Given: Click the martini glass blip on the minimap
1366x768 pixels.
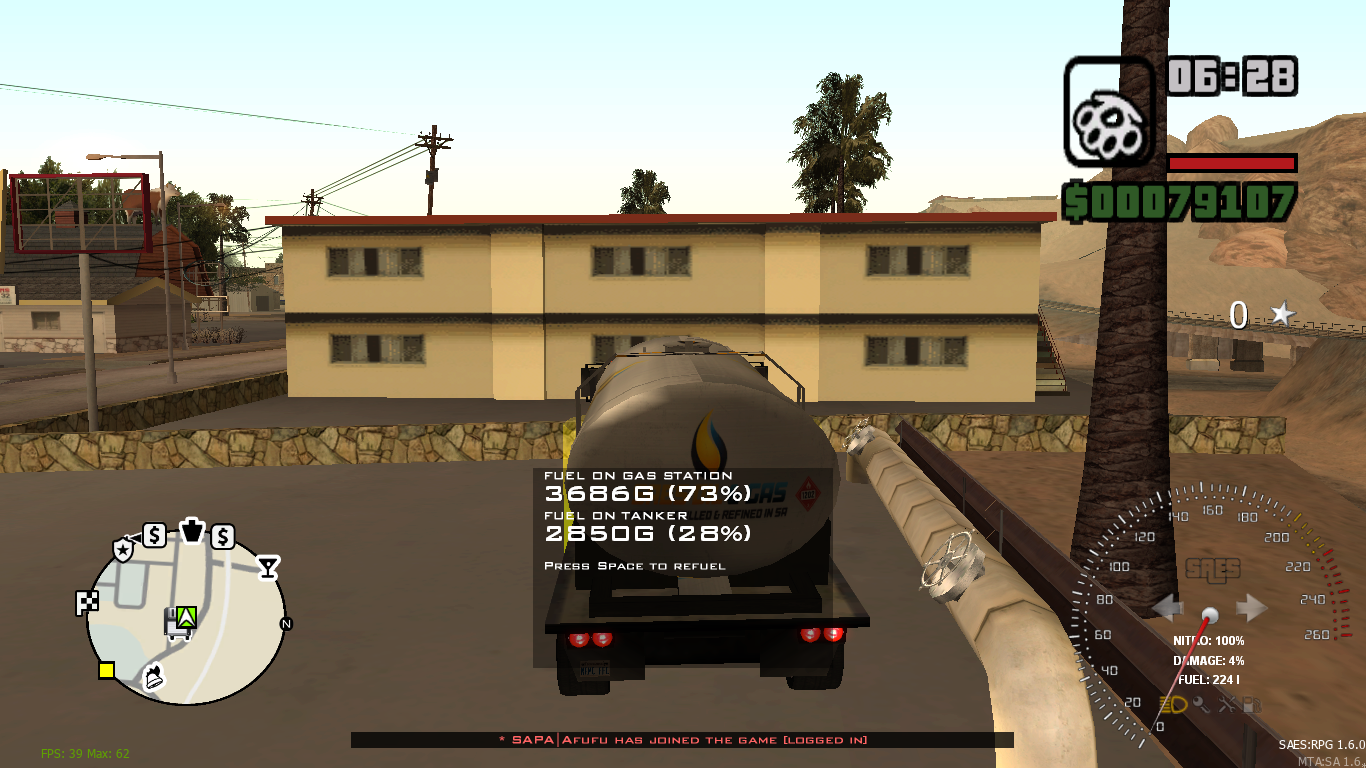Looking at the screenshot, I should 268,566.
